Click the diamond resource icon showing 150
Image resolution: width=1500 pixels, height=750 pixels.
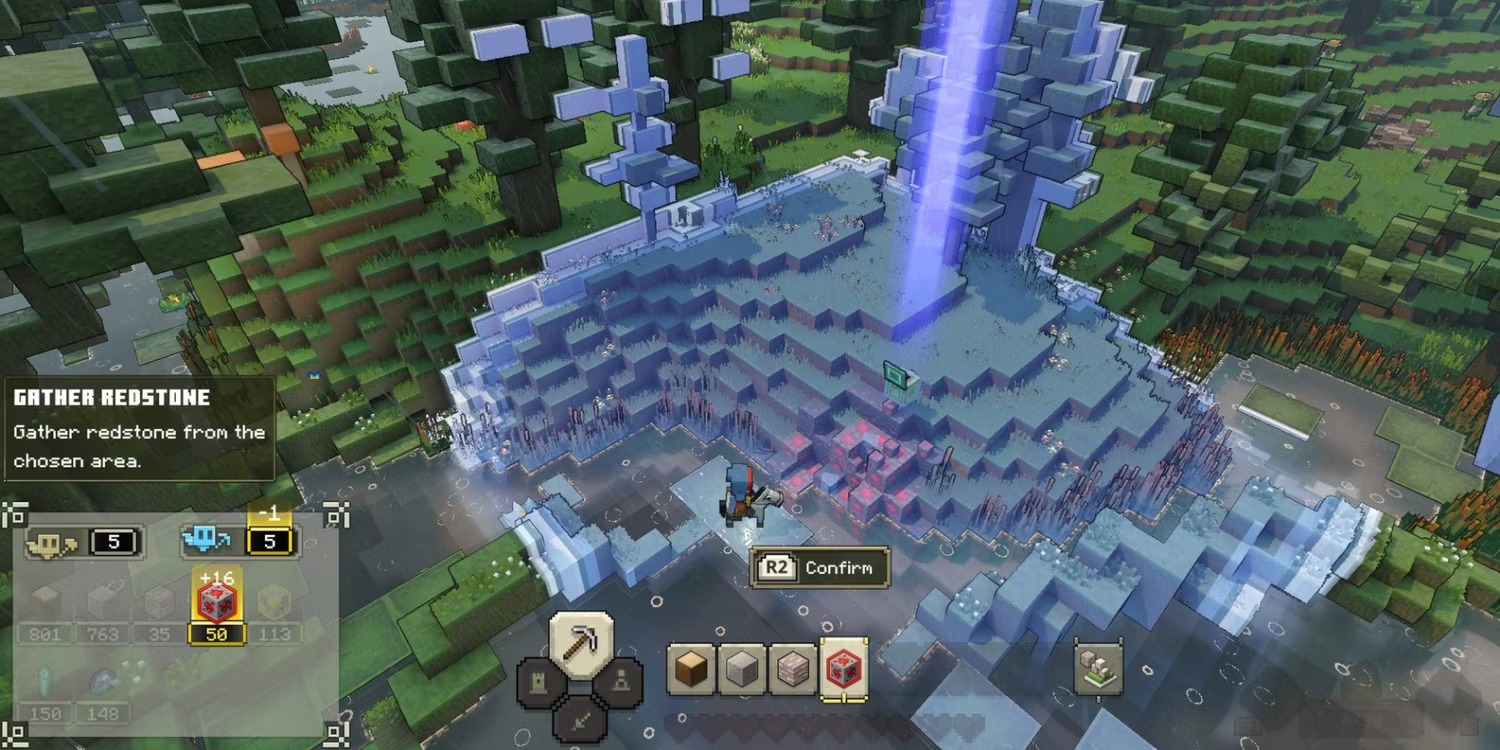(x=42, y=690)
